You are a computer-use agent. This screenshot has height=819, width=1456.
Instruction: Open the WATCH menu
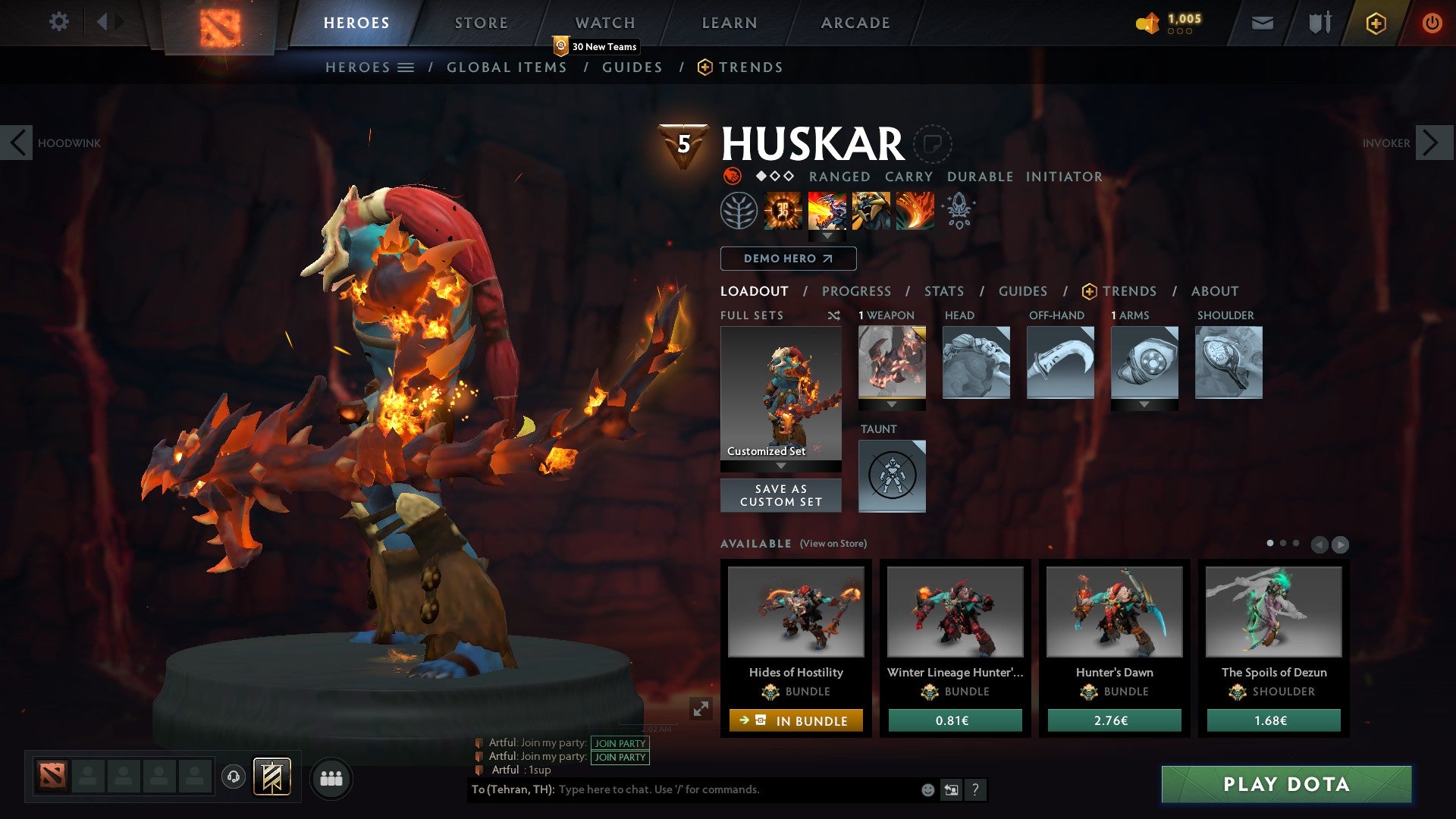tap(605, 23)
